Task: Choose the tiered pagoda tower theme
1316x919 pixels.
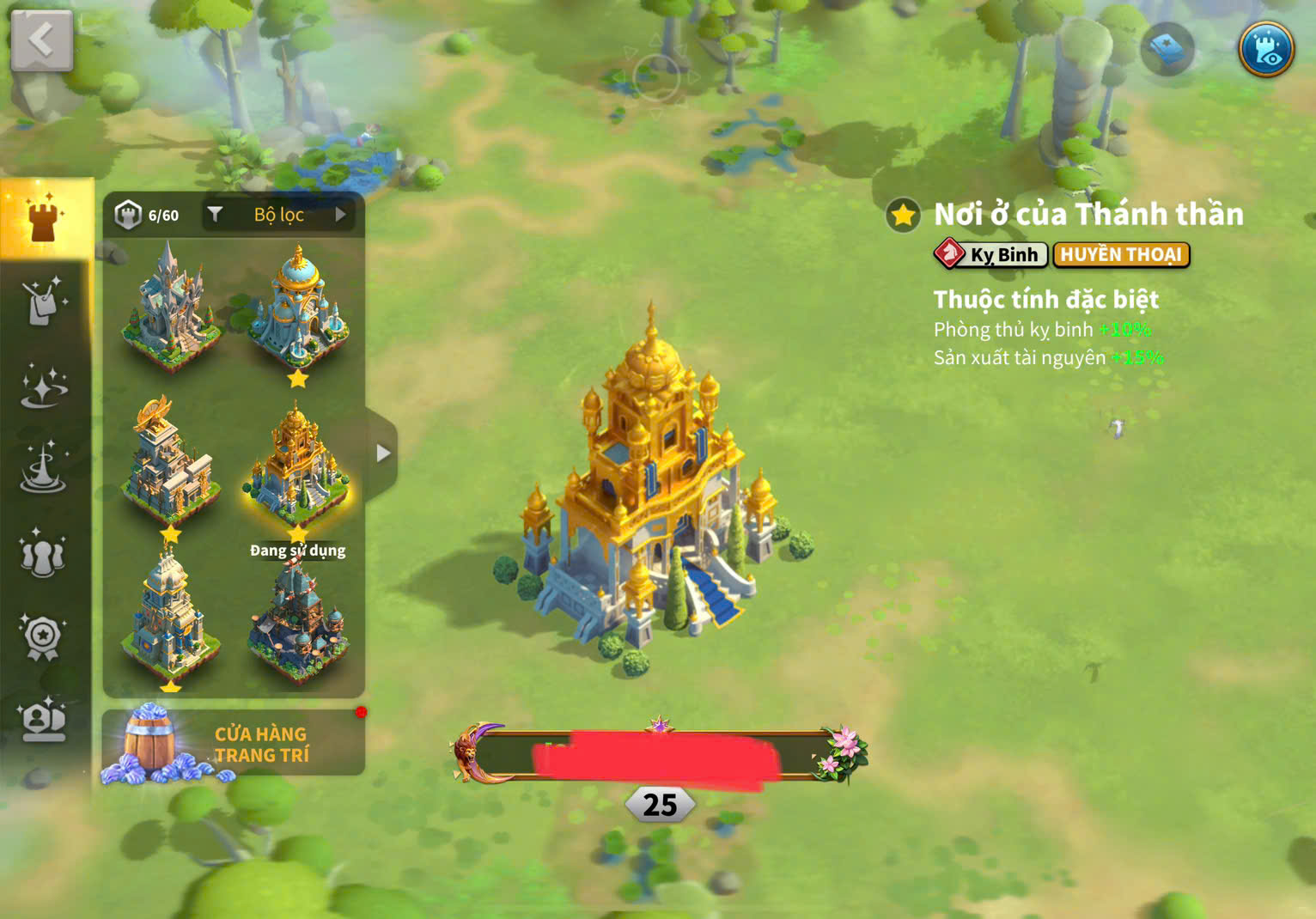Action: [x=169, y=618]
